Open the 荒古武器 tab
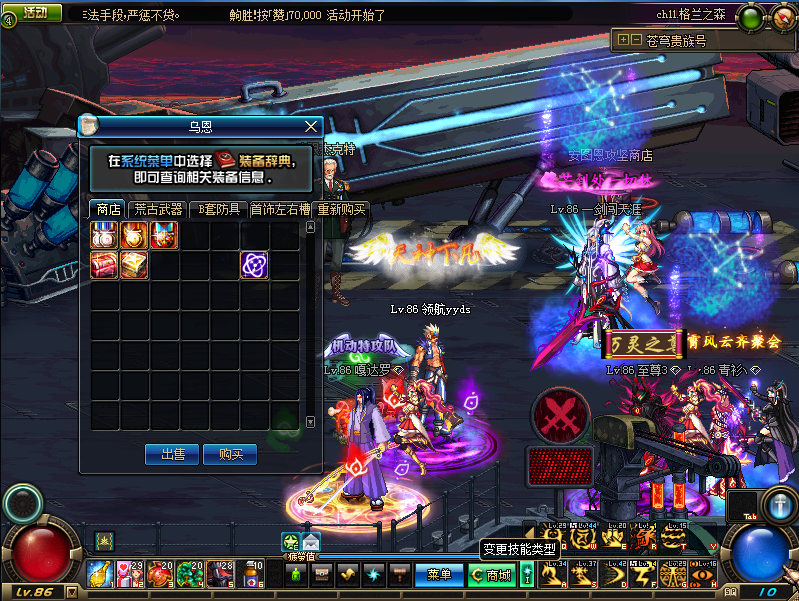This screenshot has height=601, width=799. tap(159, 210)
